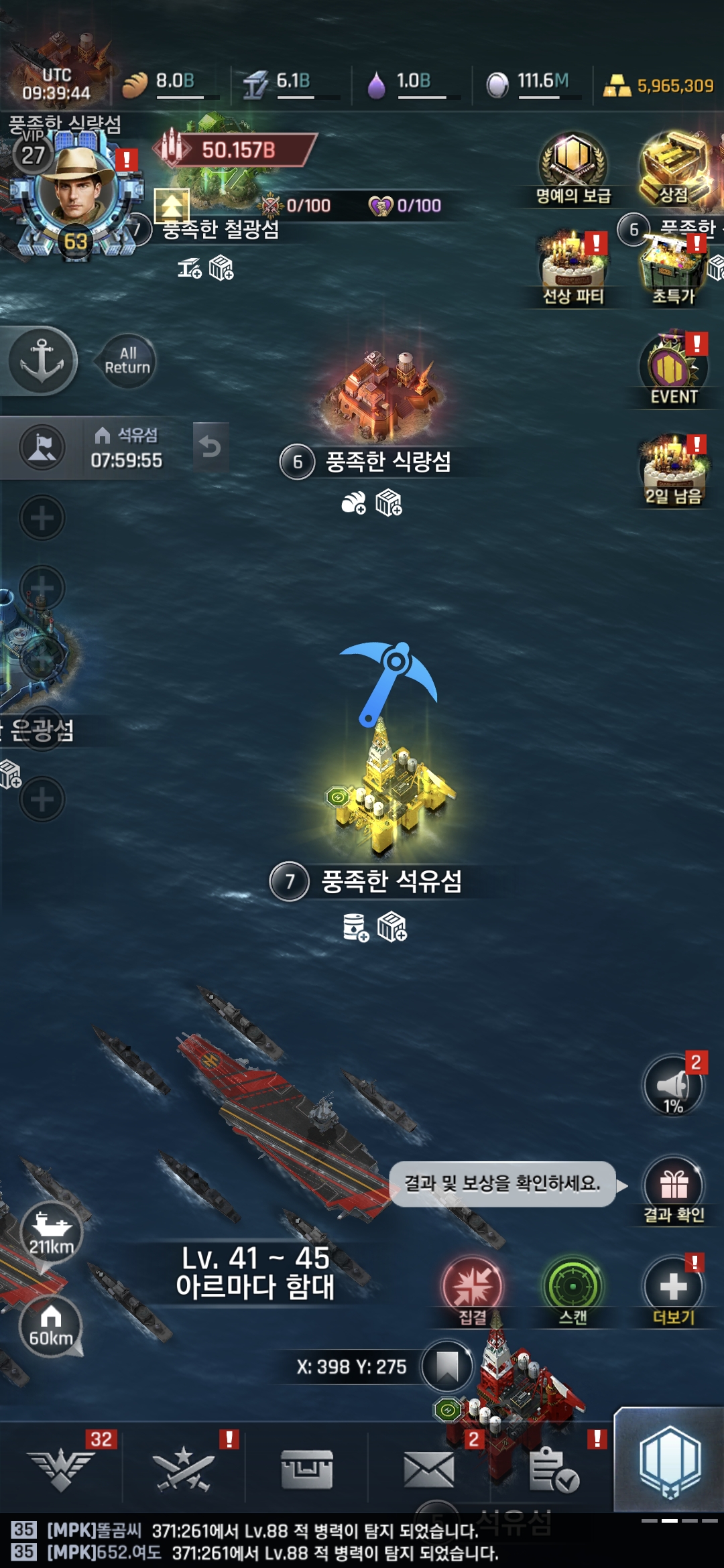Open the 초특가 special deal chest
This screenshot has width=724, height=1568.
(674, 268)
